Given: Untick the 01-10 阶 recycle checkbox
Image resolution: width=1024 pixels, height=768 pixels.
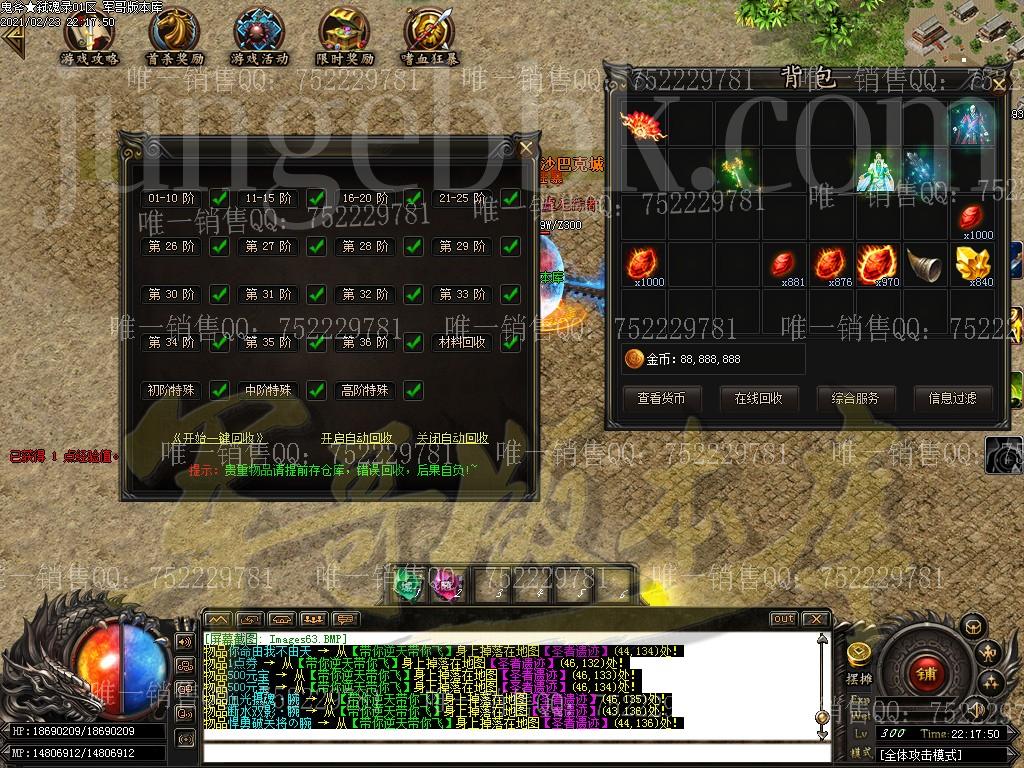Looking at the screenshot, I should tap(220, 198).
